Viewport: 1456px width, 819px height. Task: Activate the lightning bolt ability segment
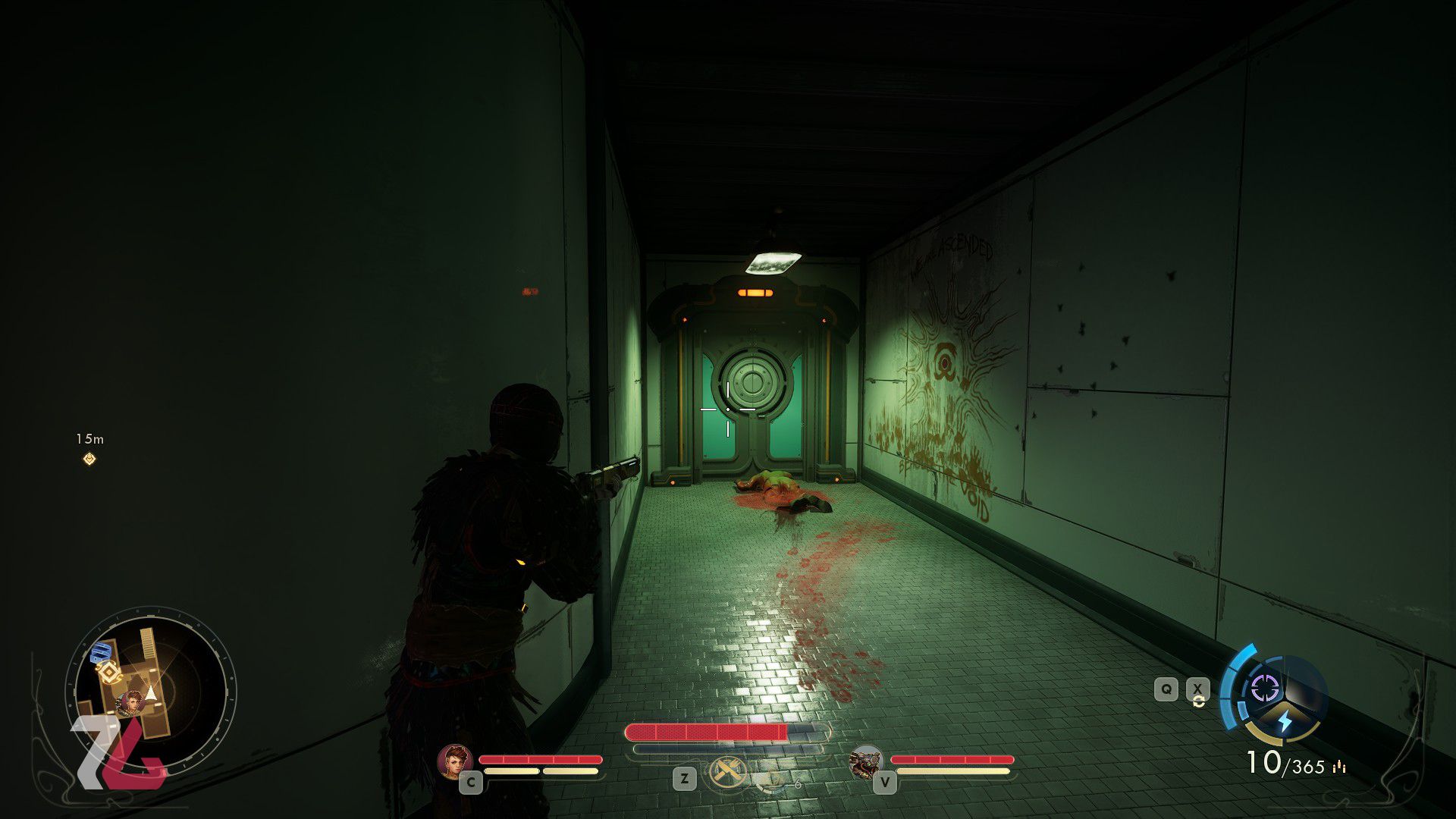1285,721
